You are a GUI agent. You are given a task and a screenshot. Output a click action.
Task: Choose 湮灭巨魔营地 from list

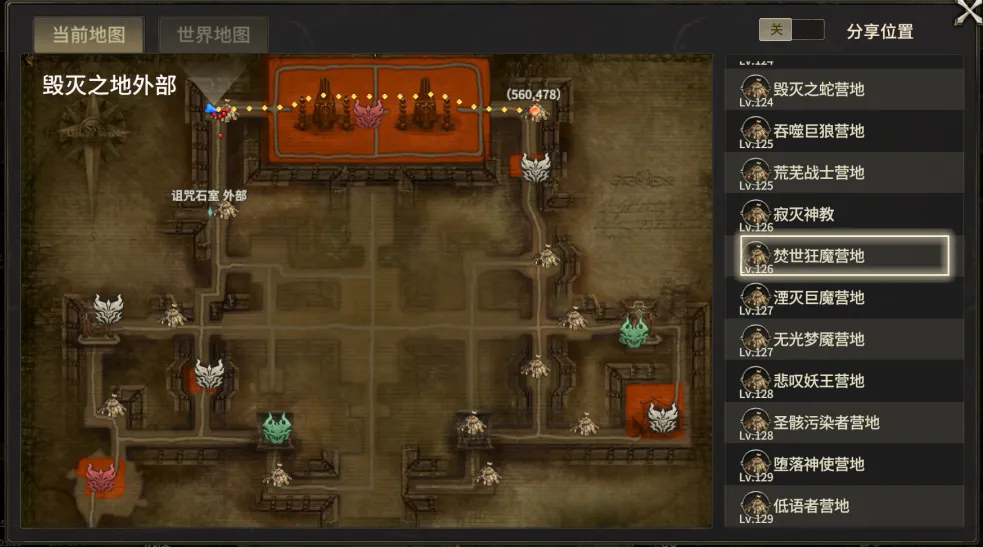pyautogui.click(x=844, y=298)
